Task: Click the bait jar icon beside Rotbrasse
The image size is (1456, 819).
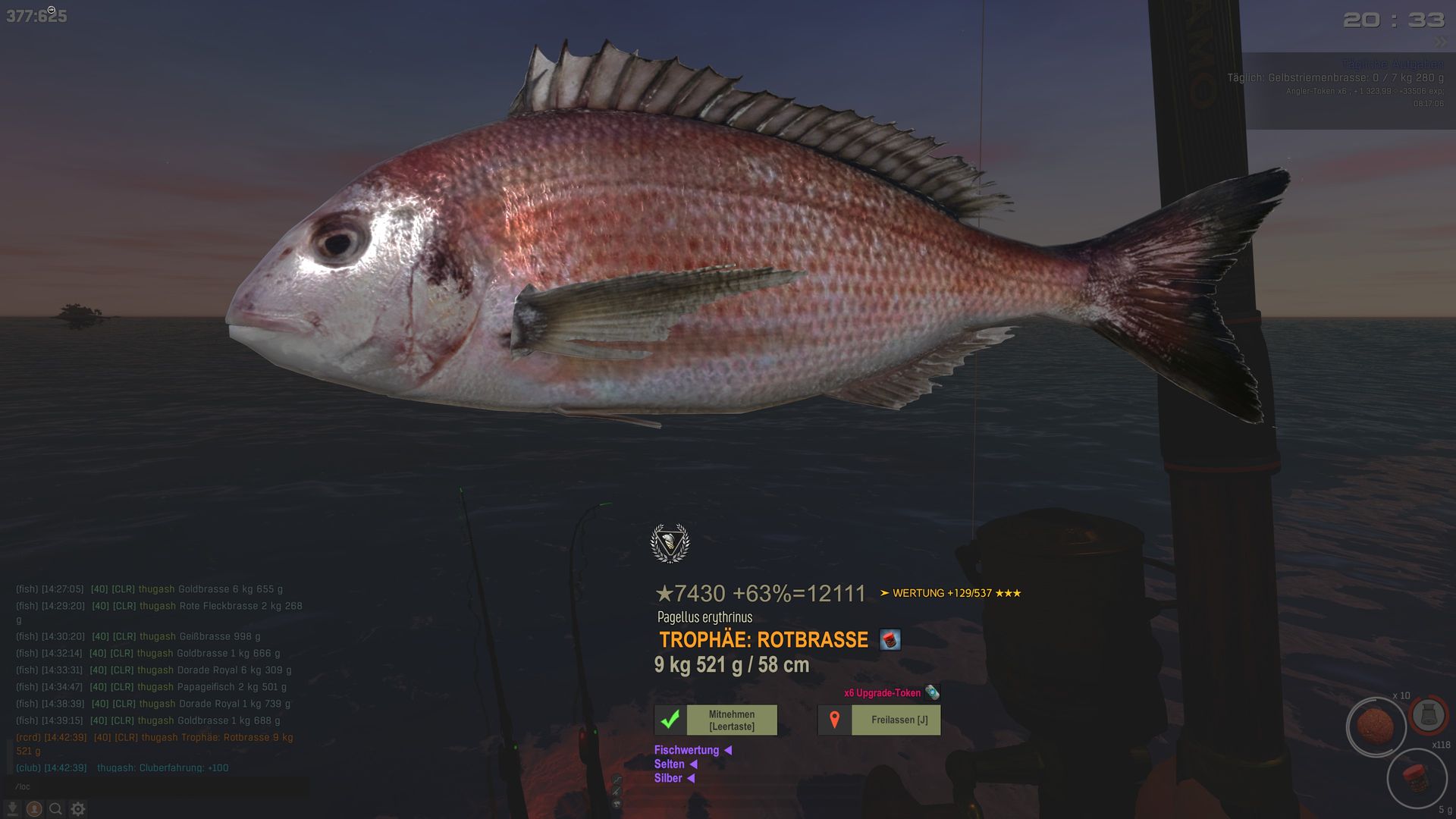Action: click(x=890, y=639)
